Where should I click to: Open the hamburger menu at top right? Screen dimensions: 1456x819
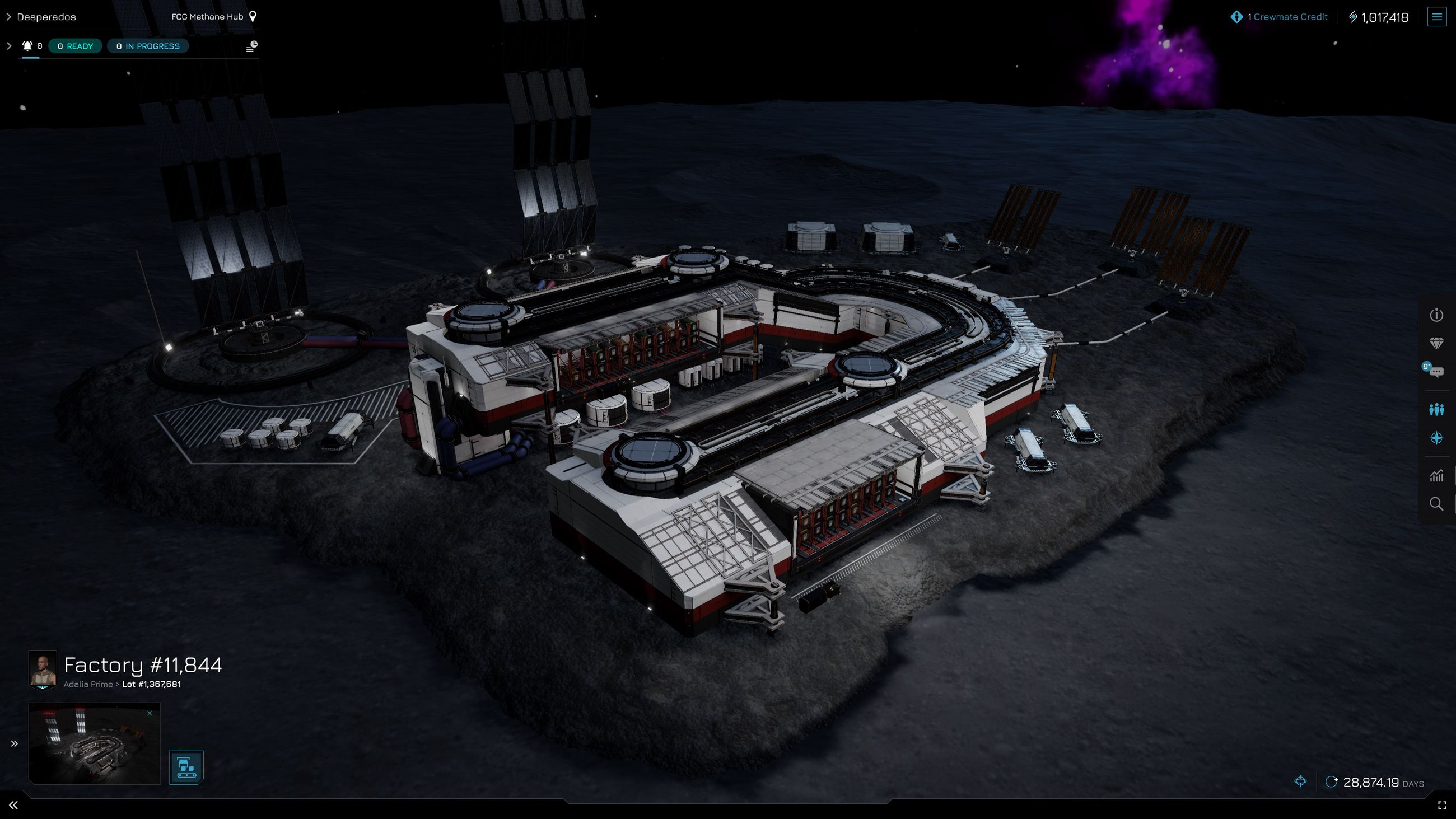(1438, 16)
